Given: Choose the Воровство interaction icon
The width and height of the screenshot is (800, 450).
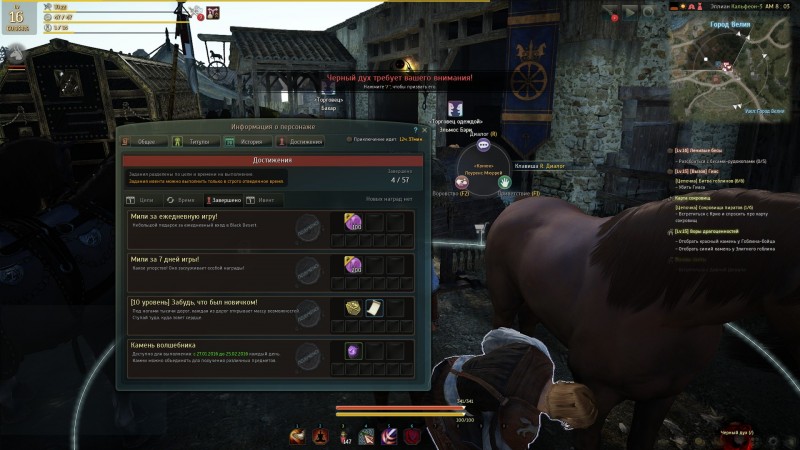Looking at the screenshot, I should click(x=463, y=182).
